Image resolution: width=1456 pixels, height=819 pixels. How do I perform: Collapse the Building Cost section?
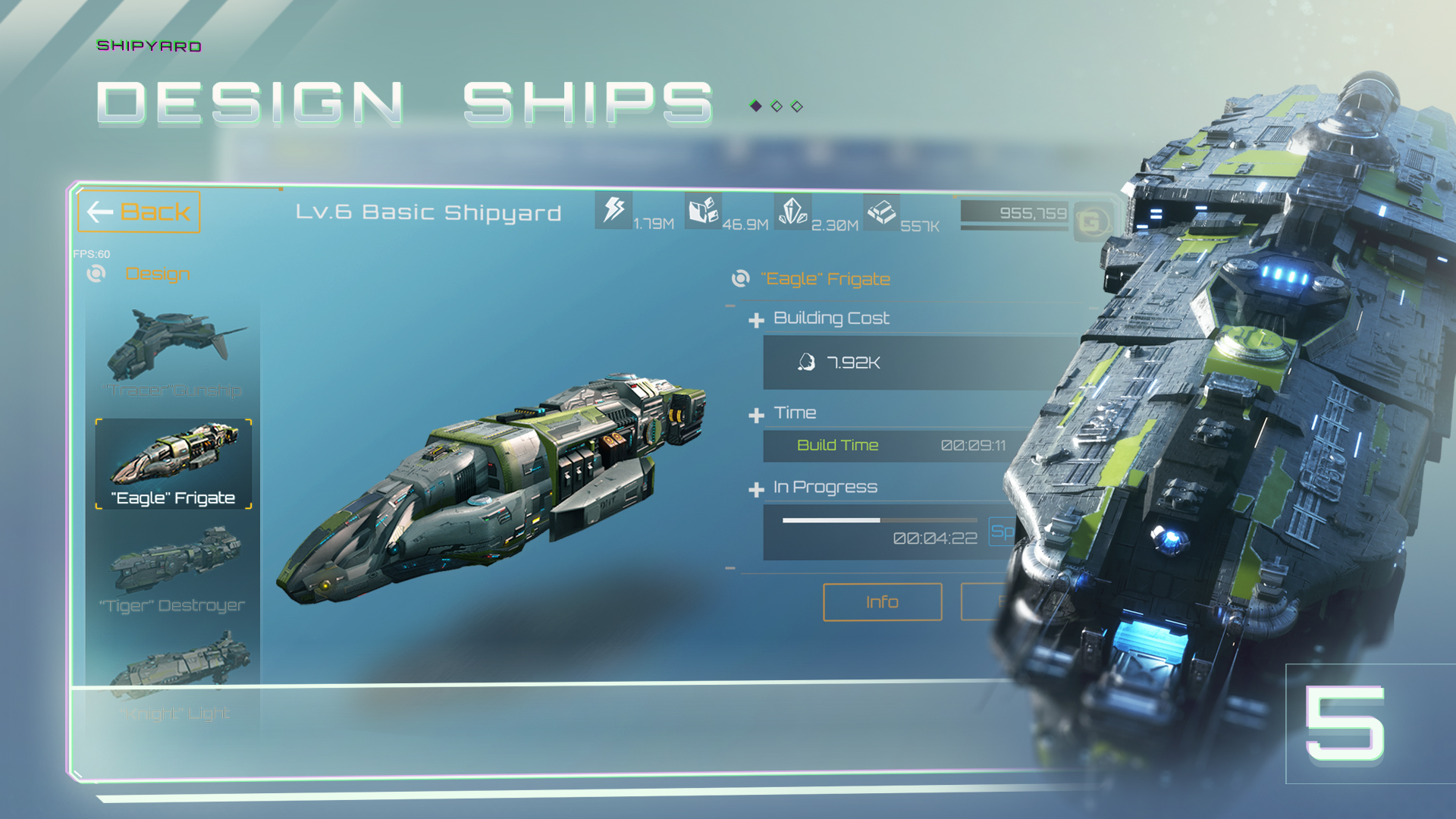tap(755, 318)
